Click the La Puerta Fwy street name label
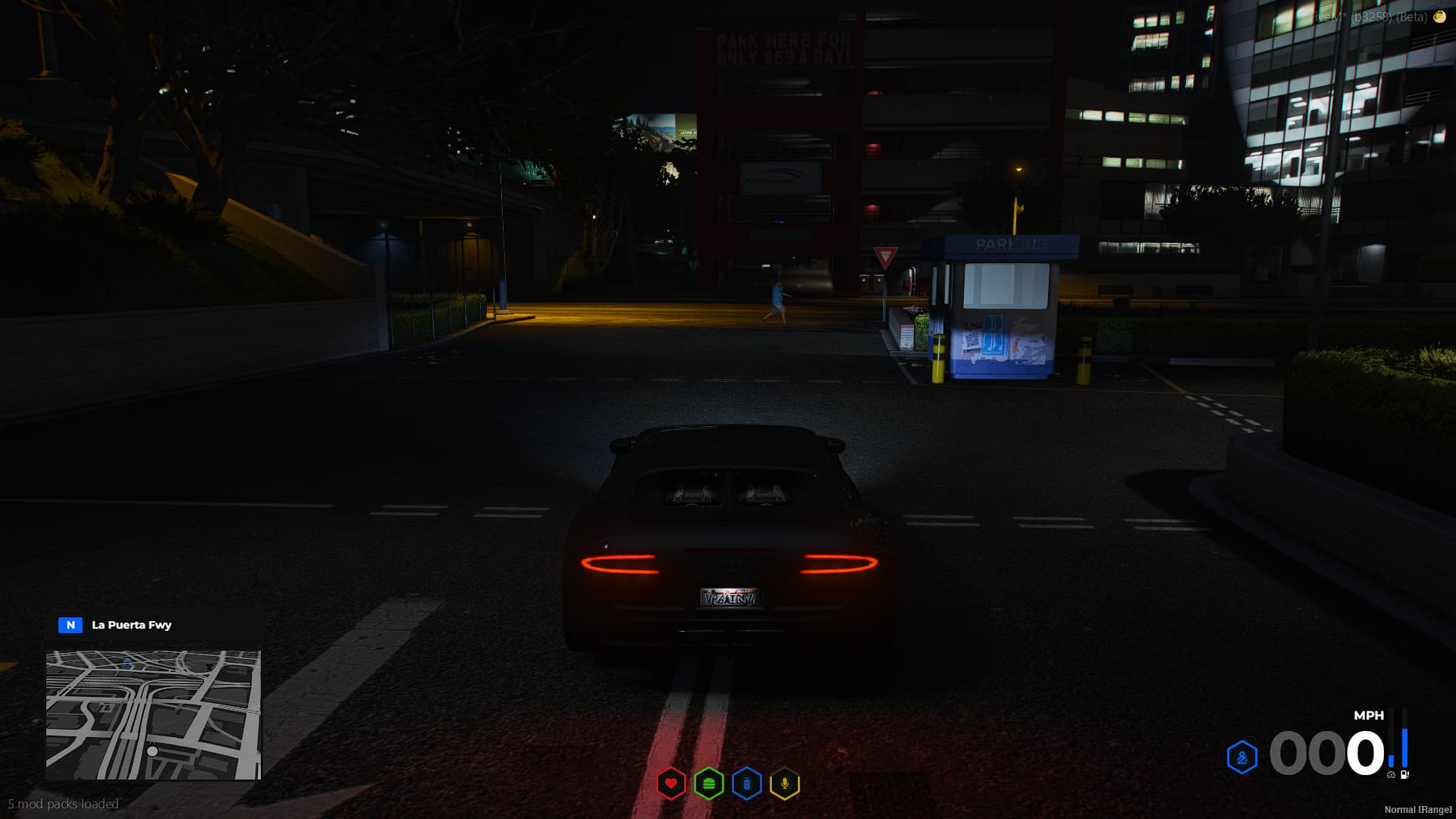Image resolution: width=1456 pixels, height=819 pixels. [130, 625]
